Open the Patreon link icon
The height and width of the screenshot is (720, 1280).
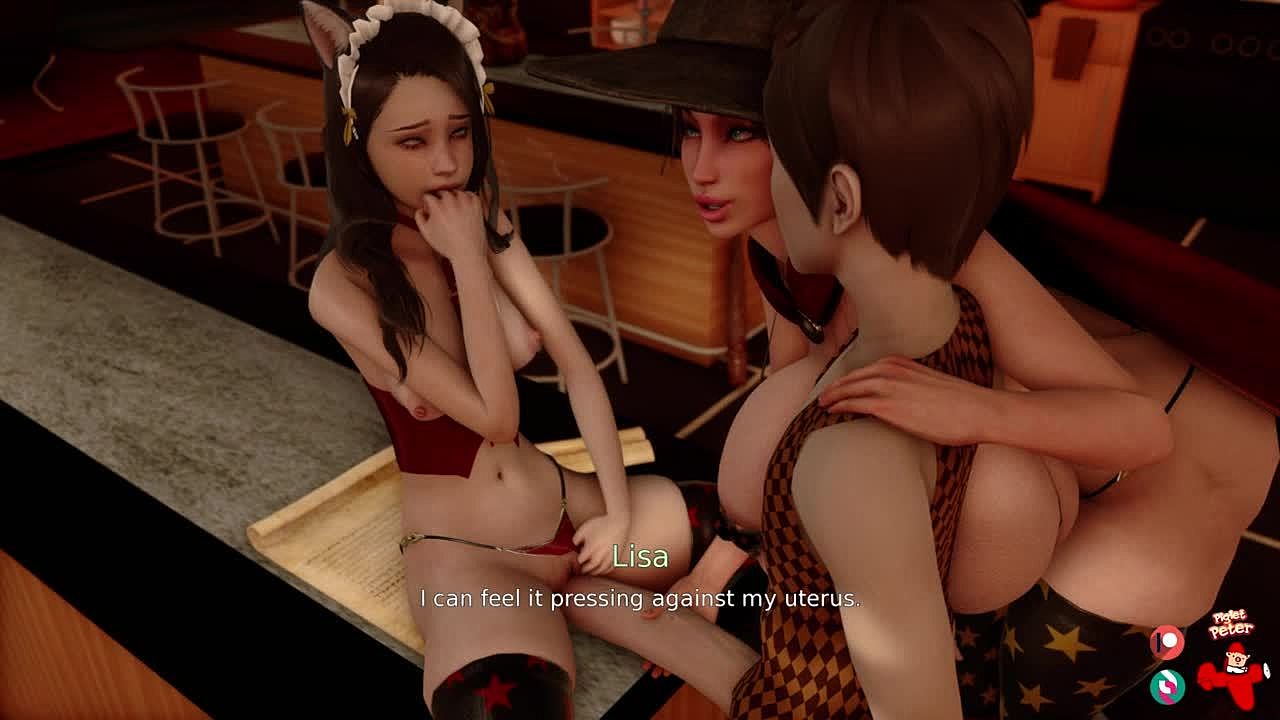pos(1167,642)
